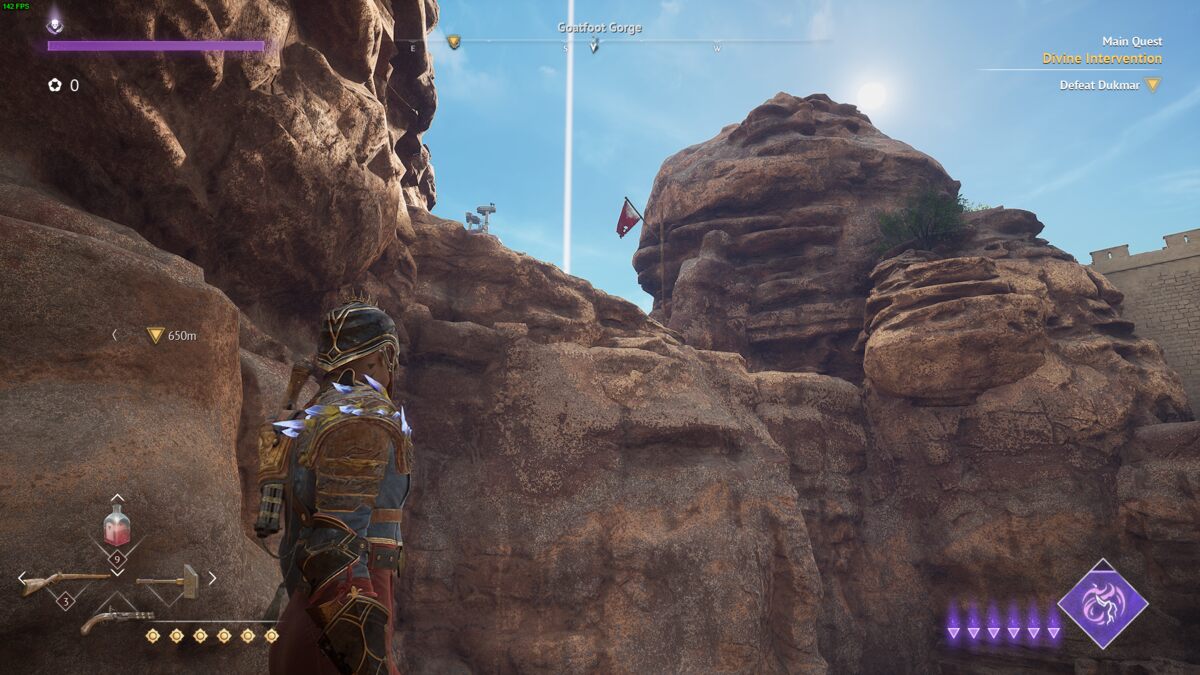Click the Defeat Dukmar objective
This screenshot has height=675, width=1200.
(x=1100, y=85)
